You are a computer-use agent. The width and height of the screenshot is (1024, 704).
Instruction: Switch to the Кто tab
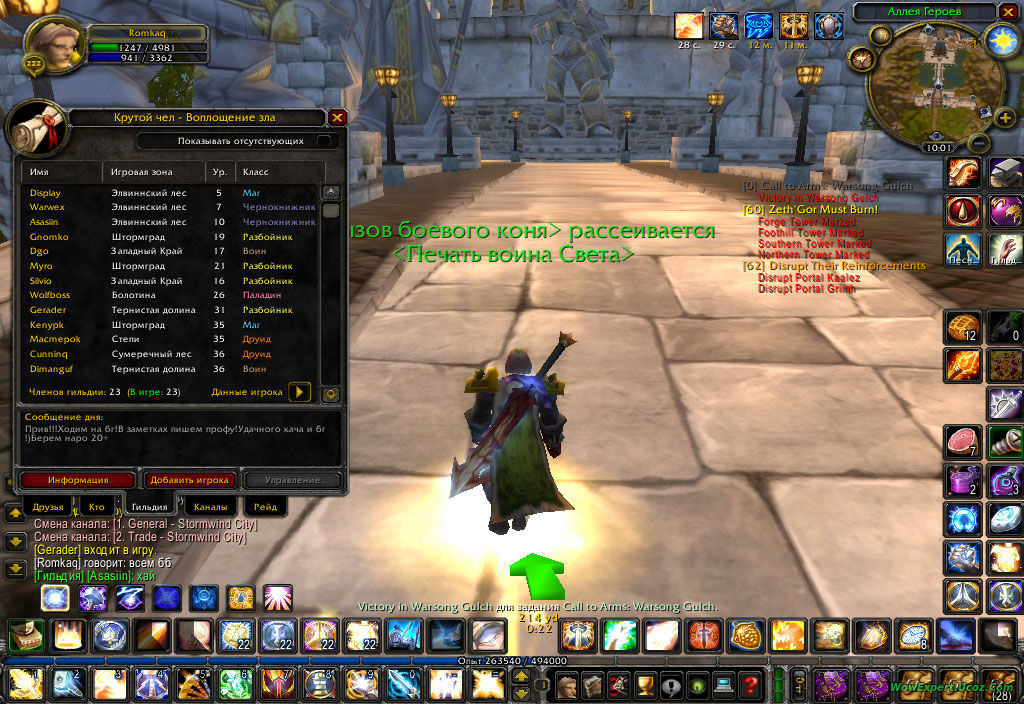(x=96, y=507)
